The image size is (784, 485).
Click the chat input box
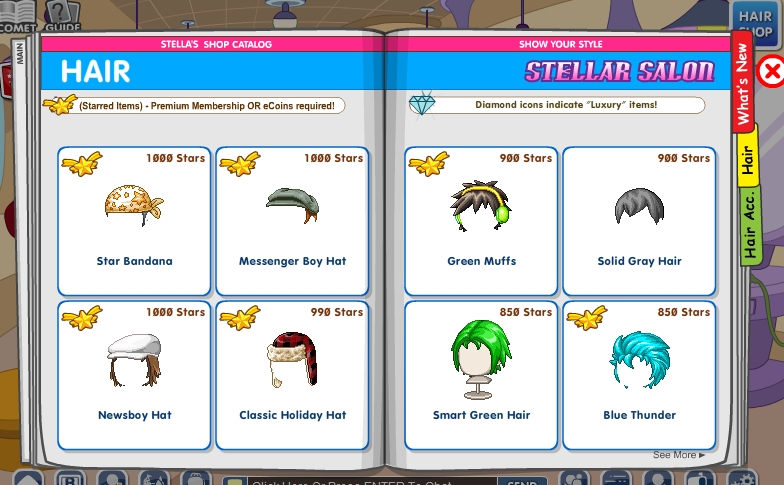pyautogui.click(x=360, y=479)
